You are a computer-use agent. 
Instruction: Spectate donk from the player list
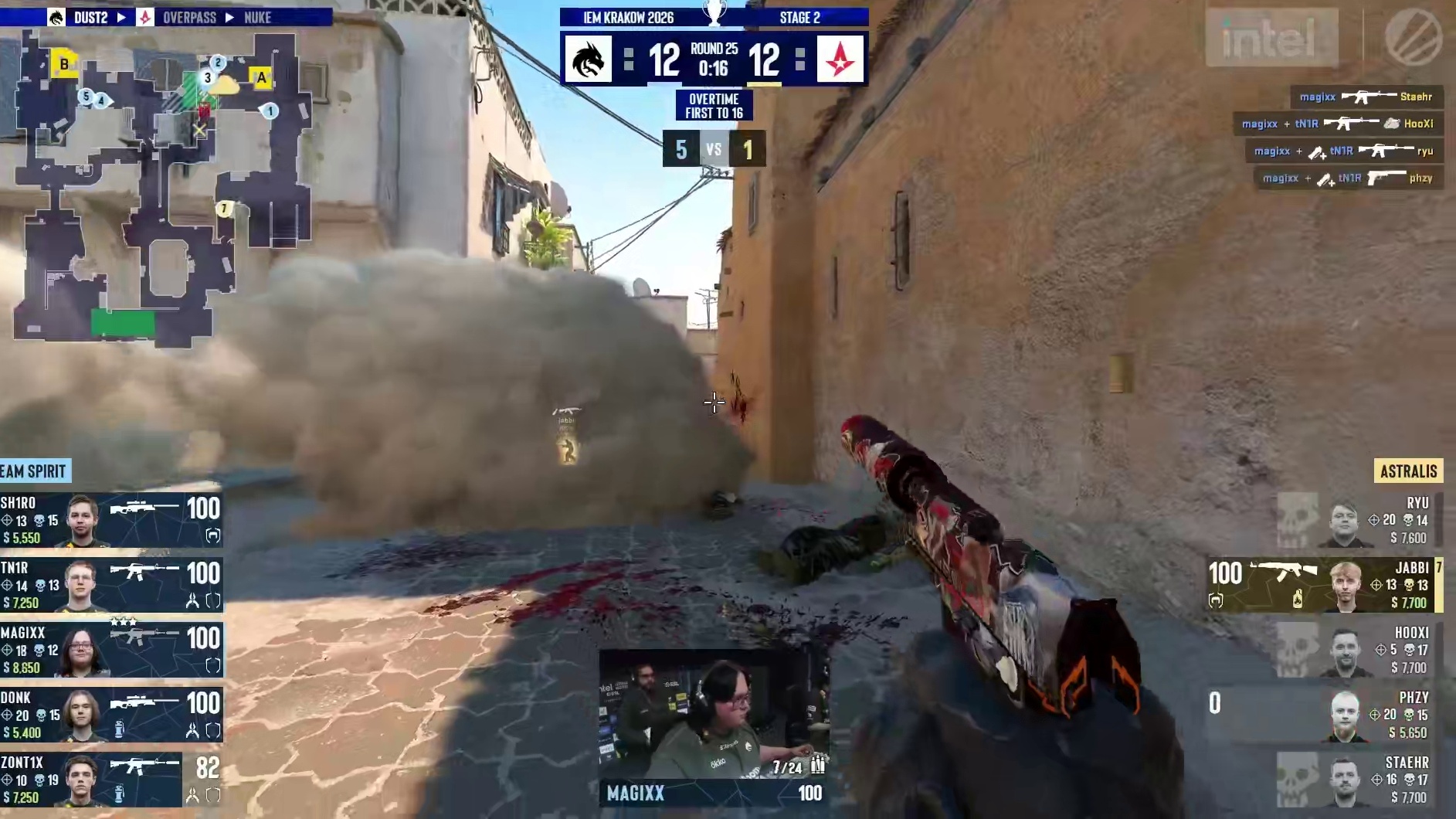[111, 715]
